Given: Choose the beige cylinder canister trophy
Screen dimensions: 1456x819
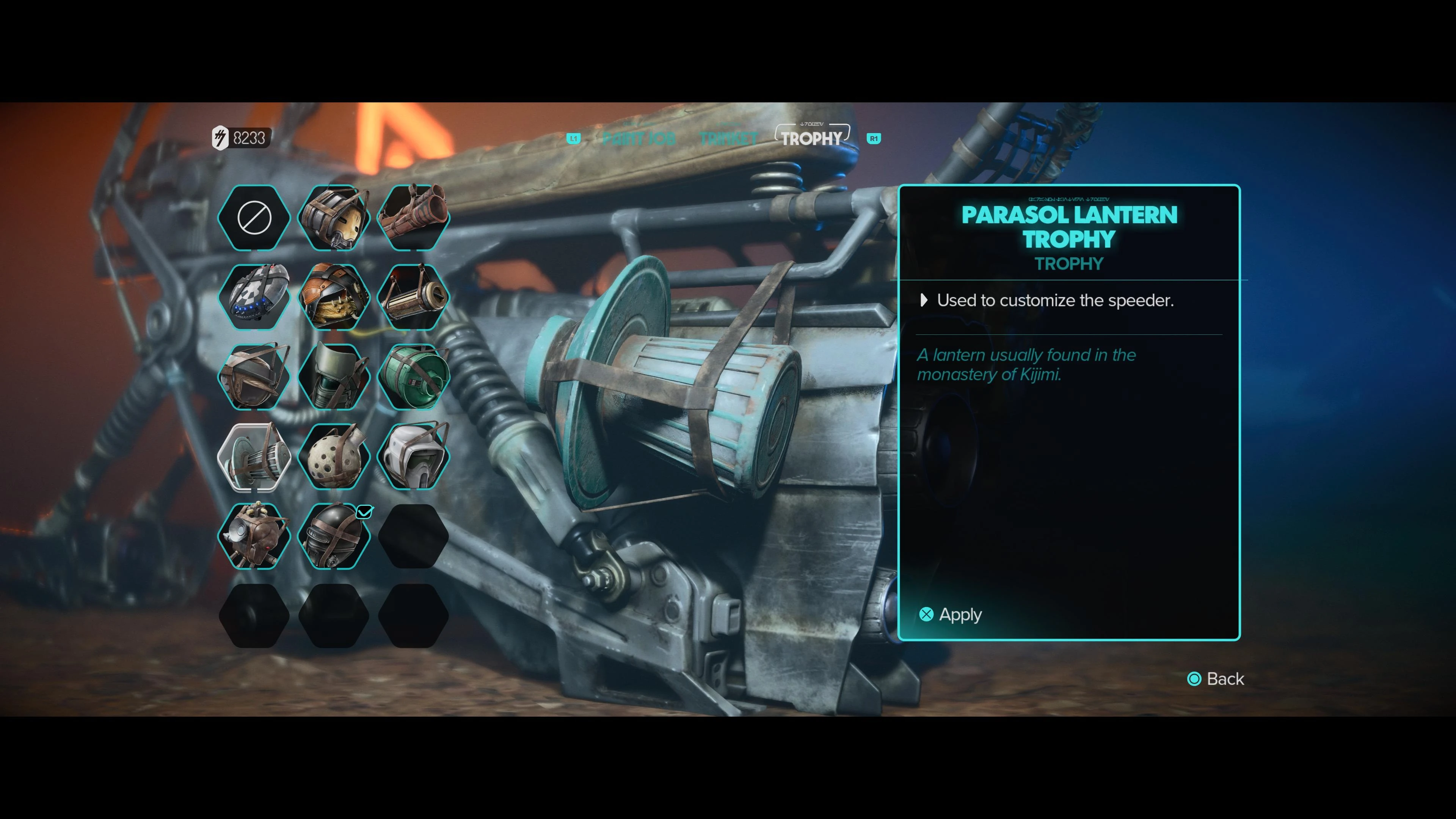Looking at the screenshot, I should (x=413, y=297).
